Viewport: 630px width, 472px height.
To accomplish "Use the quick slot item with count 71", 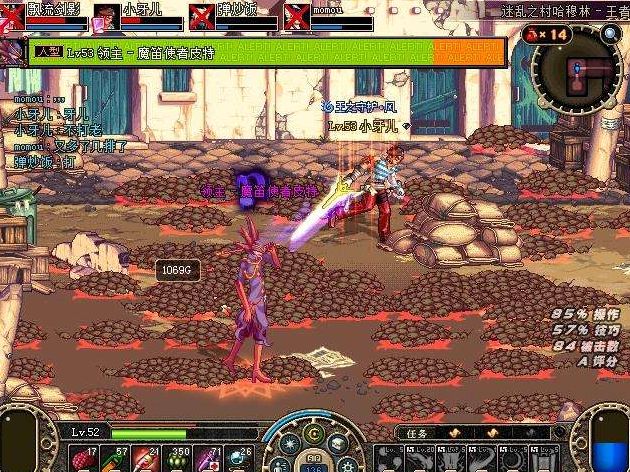I will point(207,458).
